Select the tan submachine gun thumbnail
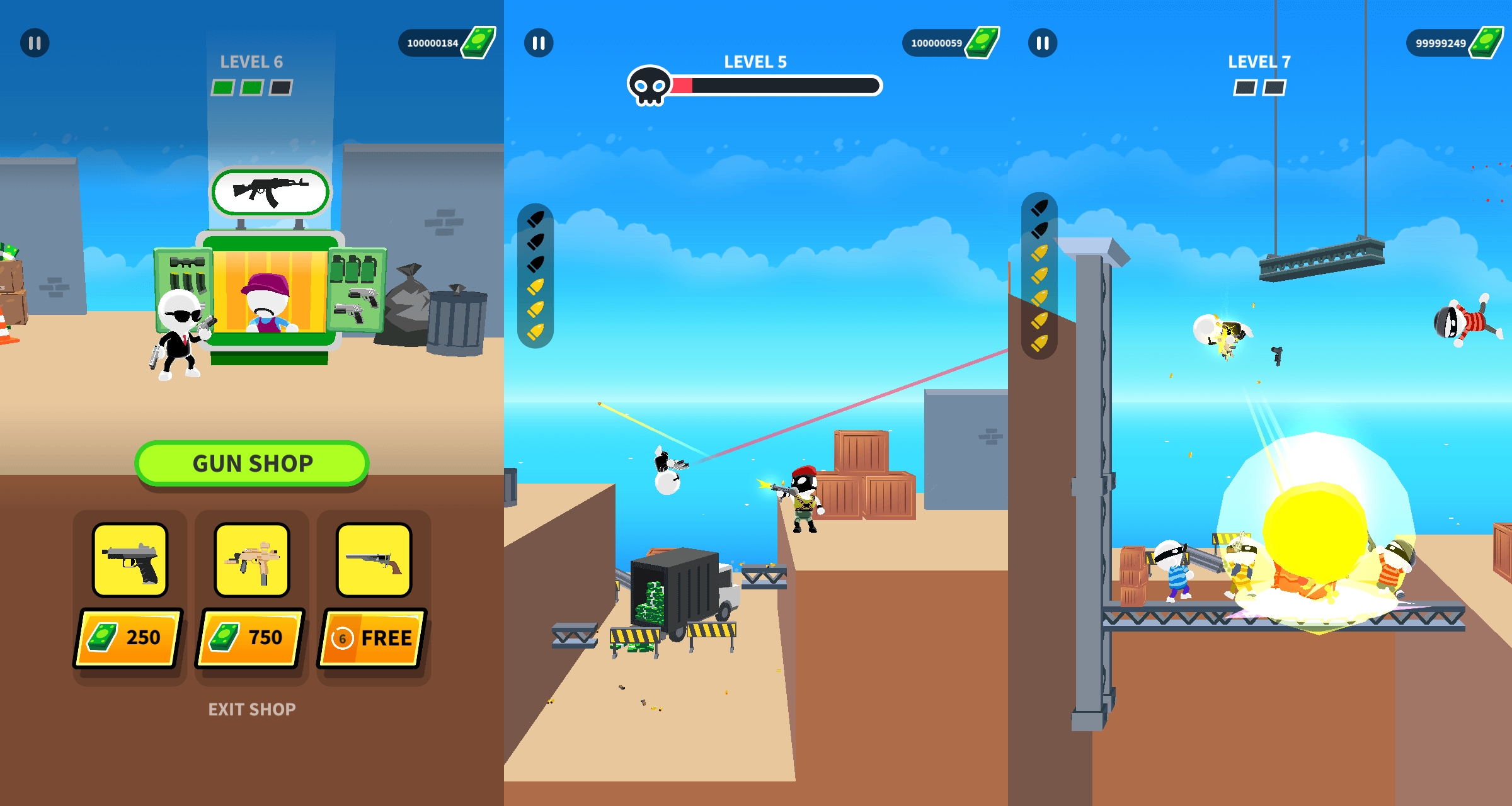 [252, 560]
